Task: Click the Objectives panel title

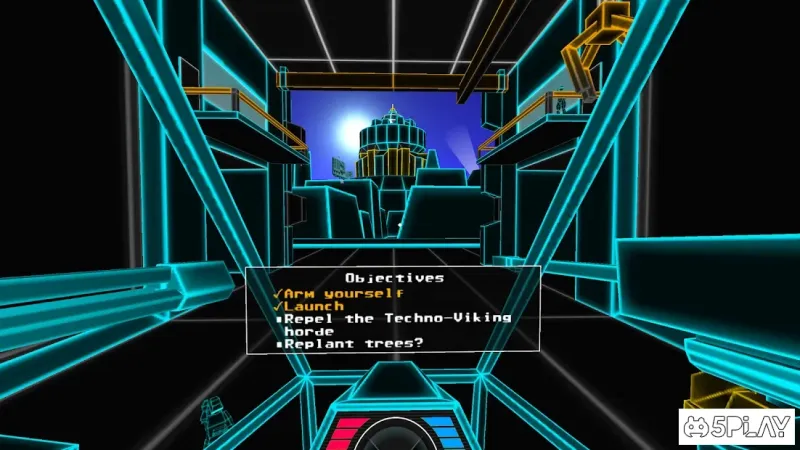Action: 394,278
